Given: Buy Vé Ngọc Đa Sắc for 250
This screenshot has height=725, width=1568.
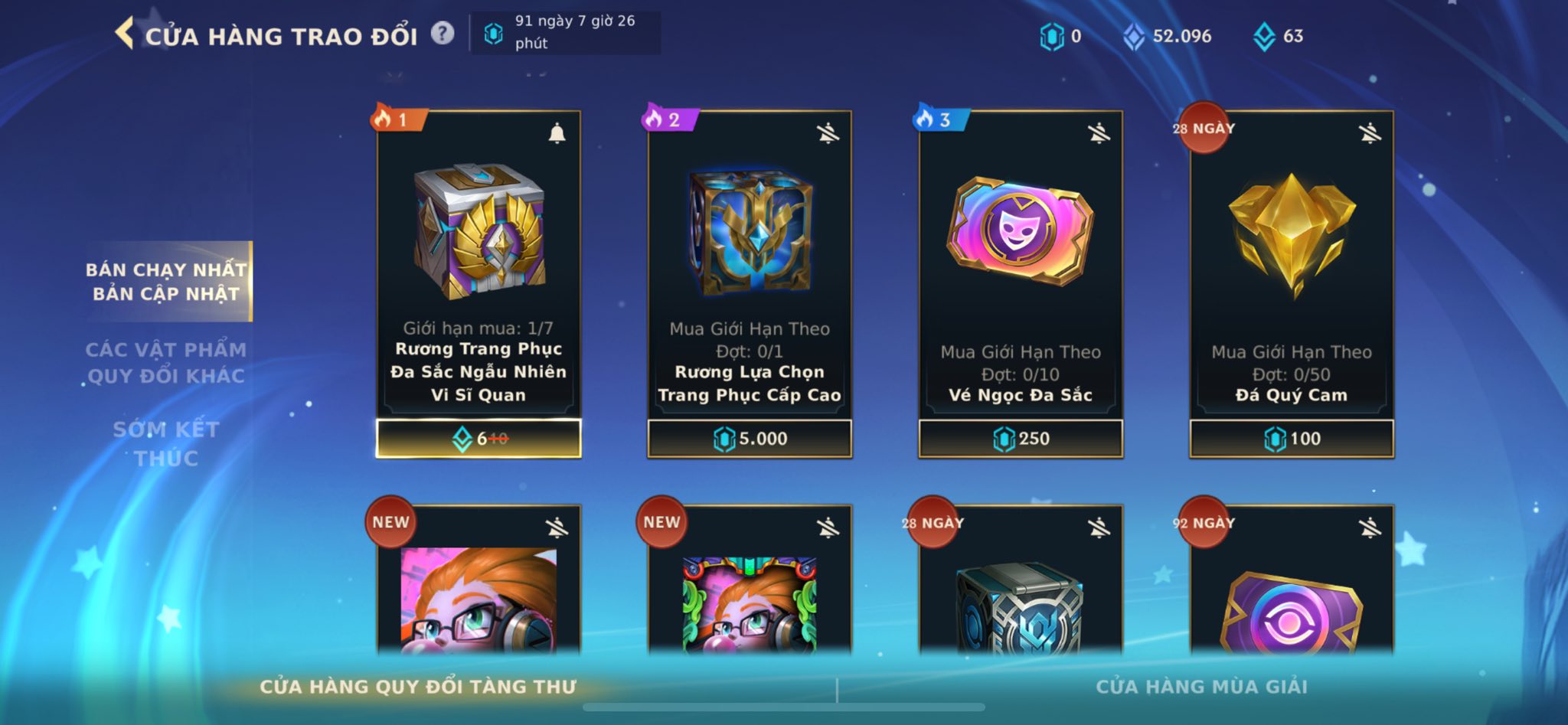Looking at the screenshot, I should pyautogui.click(x=1021, y=439).
